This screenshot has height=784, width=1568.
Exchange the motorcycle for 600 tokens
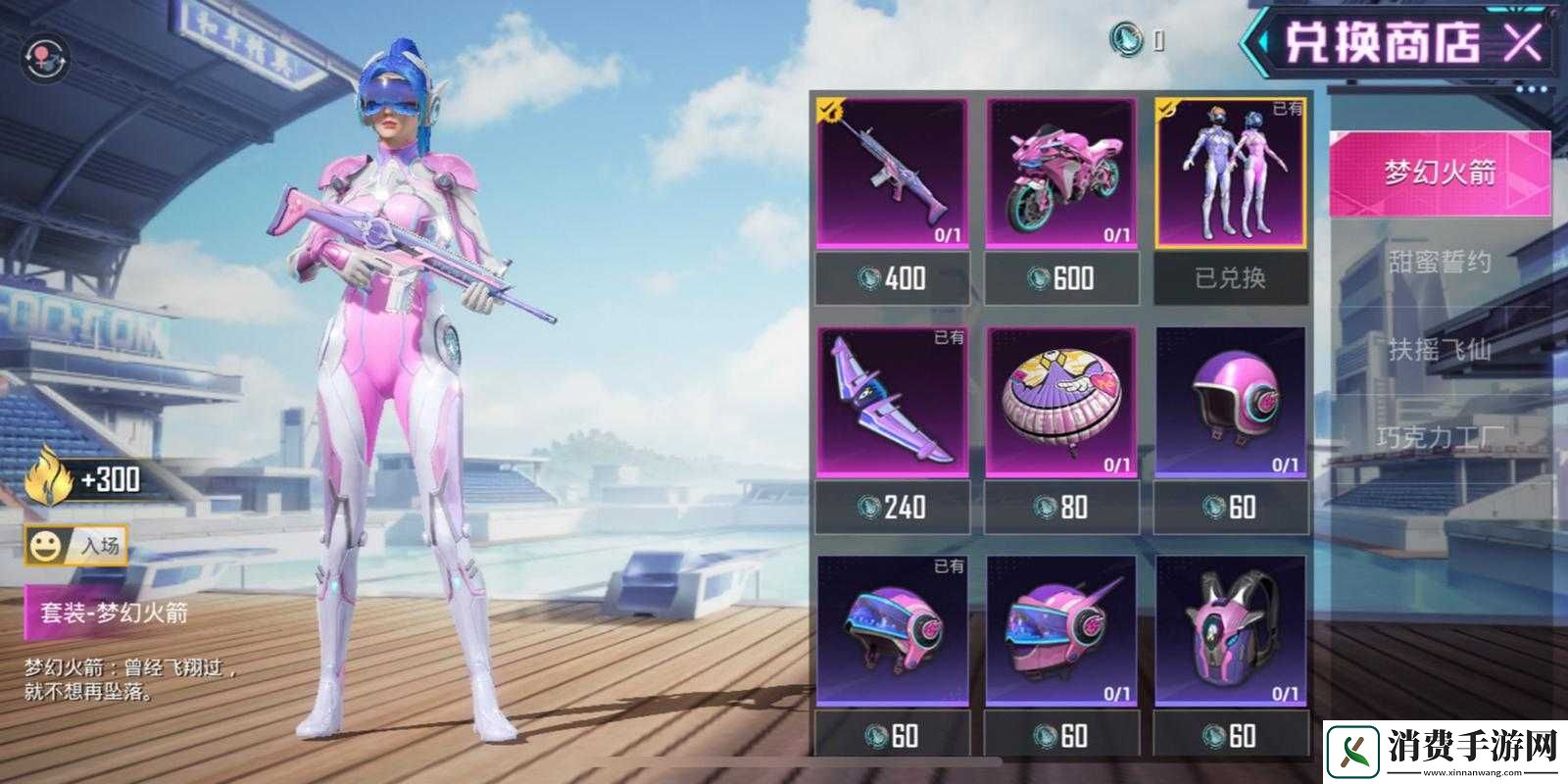[x=1061, y=278]
